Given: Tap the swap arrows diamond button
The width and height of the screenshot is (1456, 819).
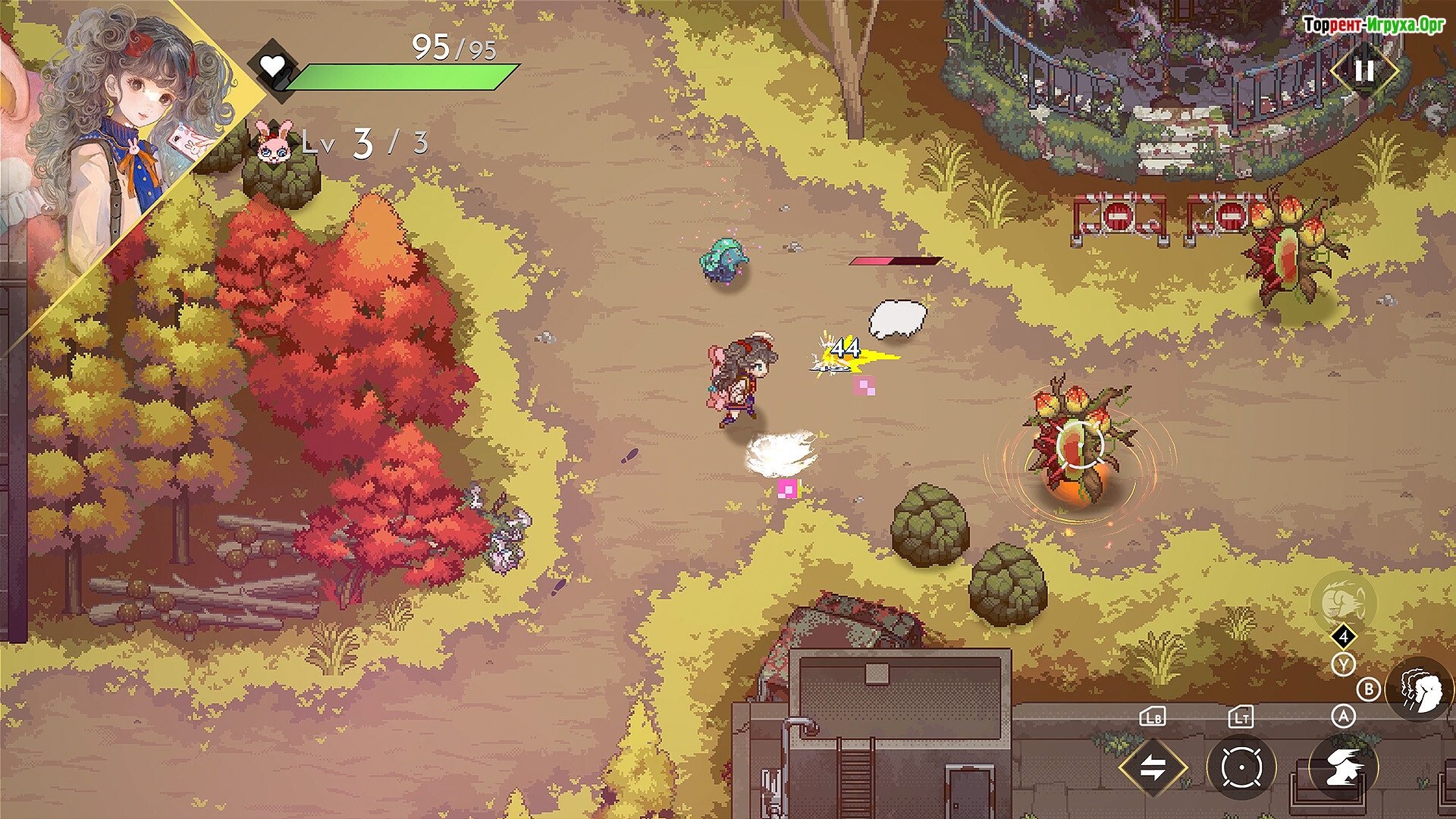Looking at the screenshot, I should tap(1153, 767).
